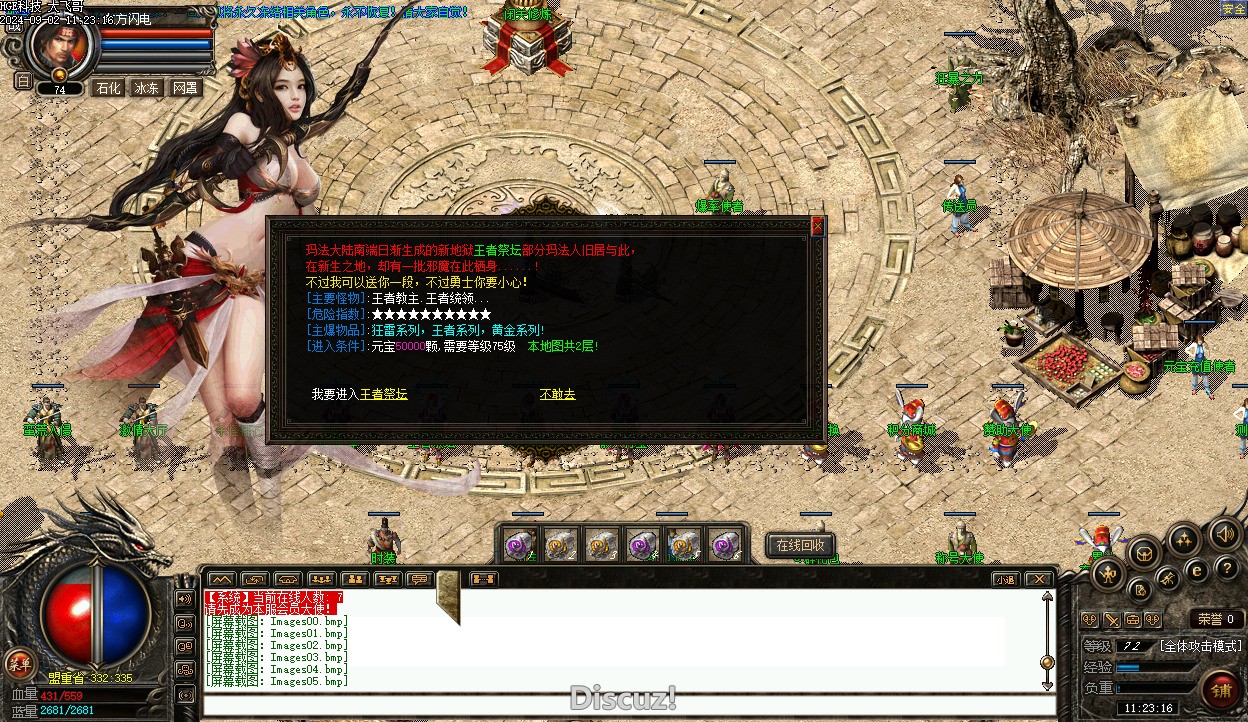
Task: Open the round 菜单 menu button
Action: pyautogui.click(x=19, y=662)
